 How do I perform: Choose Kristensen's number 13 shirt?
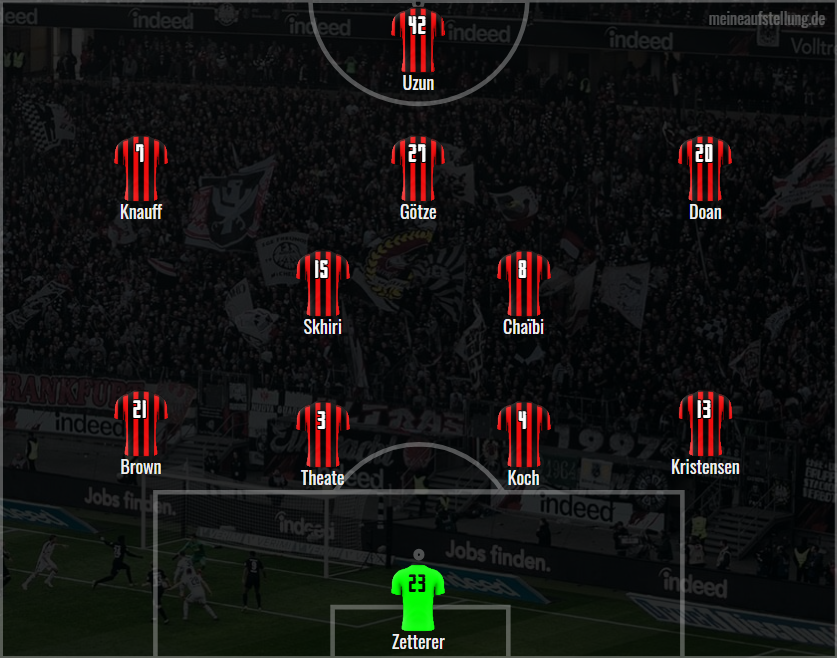(704, 424)
